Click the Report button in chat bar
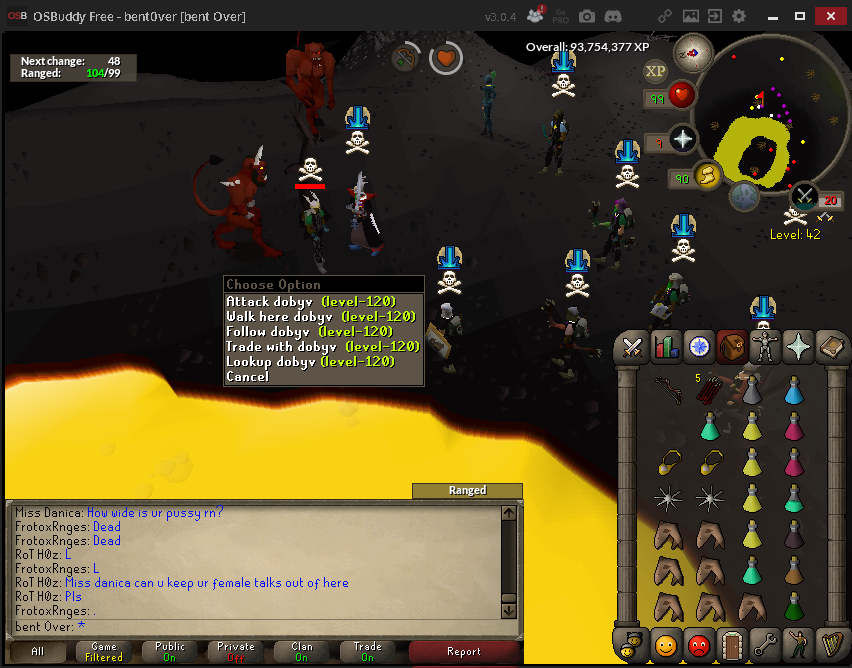The image size is (852, 668). pyautogui.click(x=464, y=651)
